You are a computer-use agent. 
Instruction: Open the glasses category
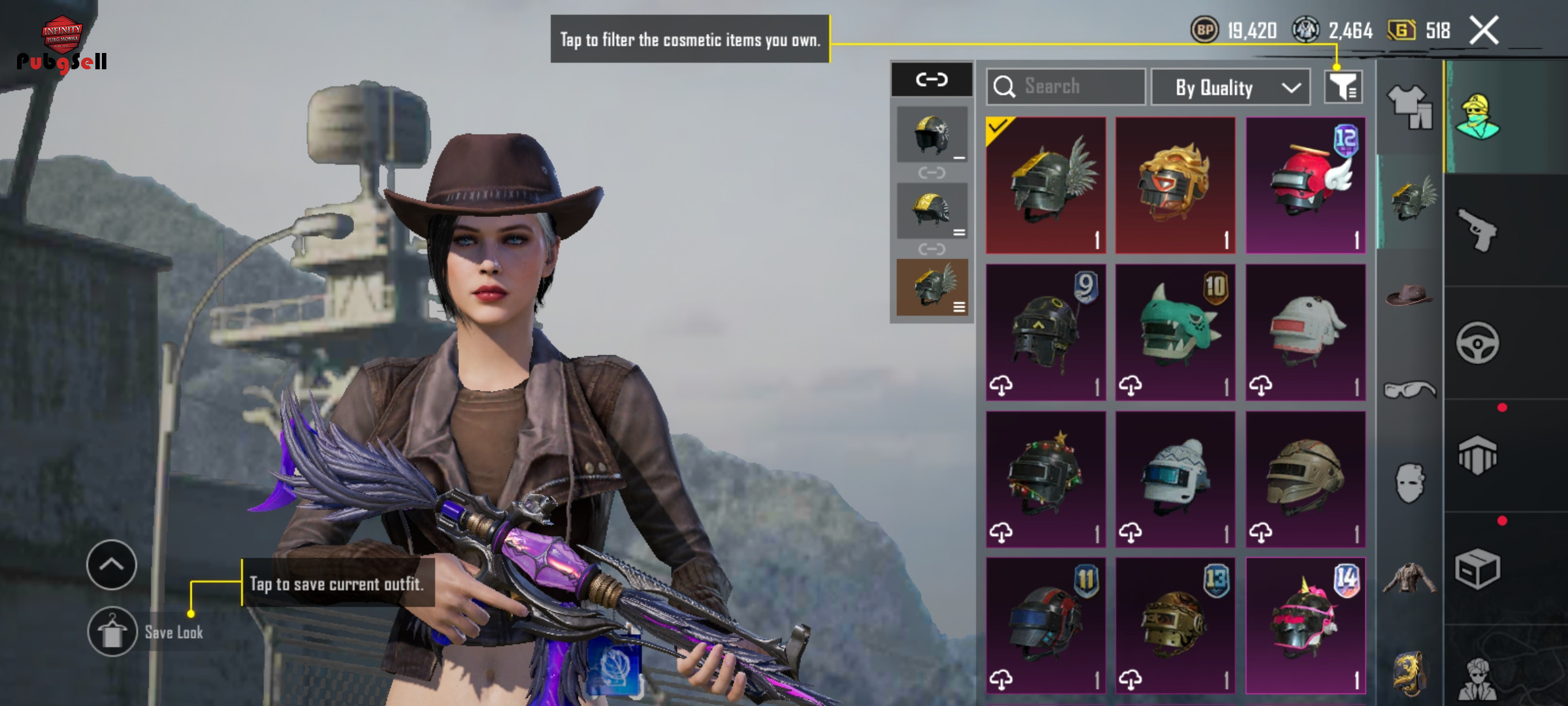(1409, 390)
